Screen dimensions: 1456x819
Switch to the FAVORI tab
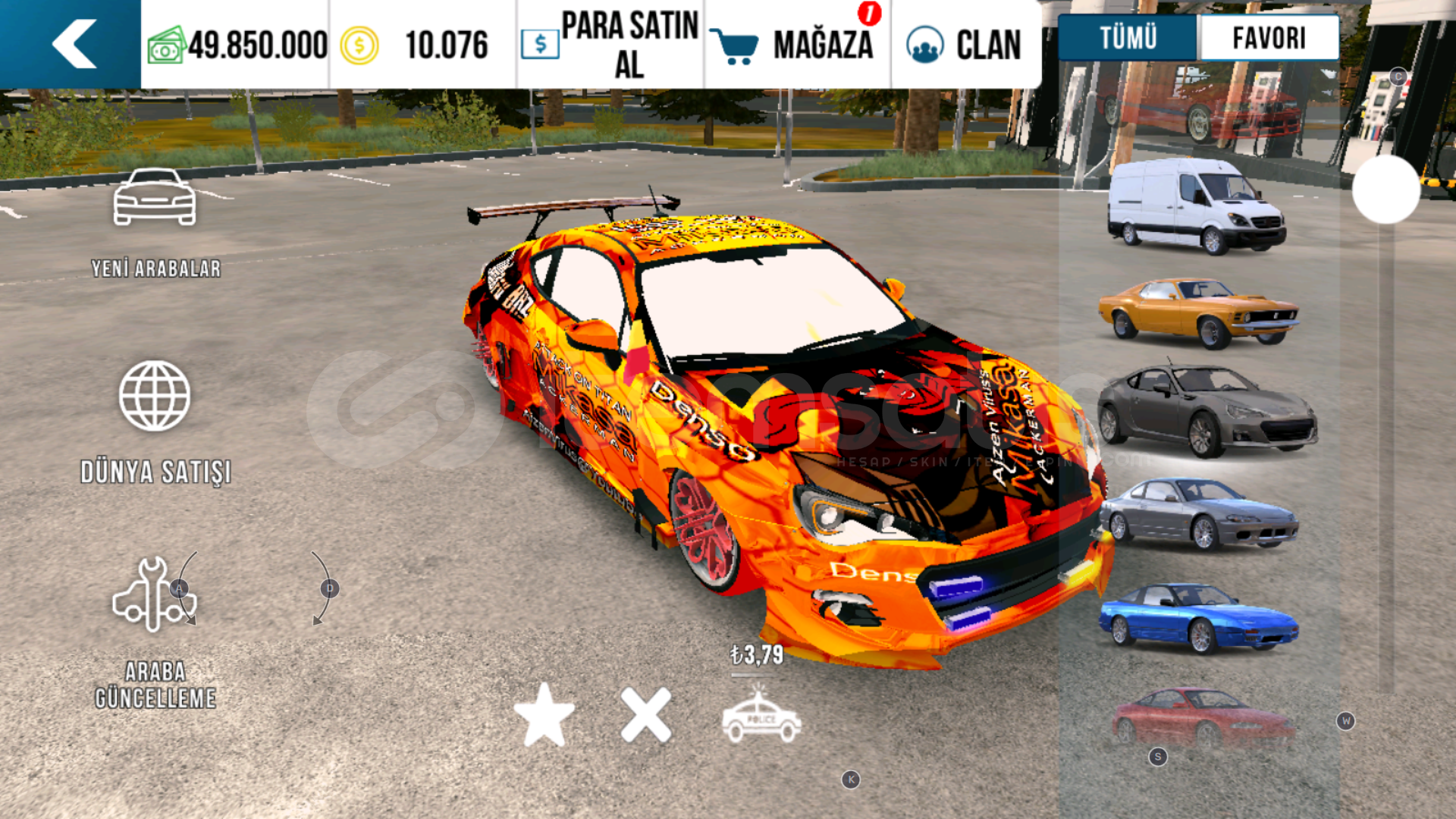[1269, 38]
